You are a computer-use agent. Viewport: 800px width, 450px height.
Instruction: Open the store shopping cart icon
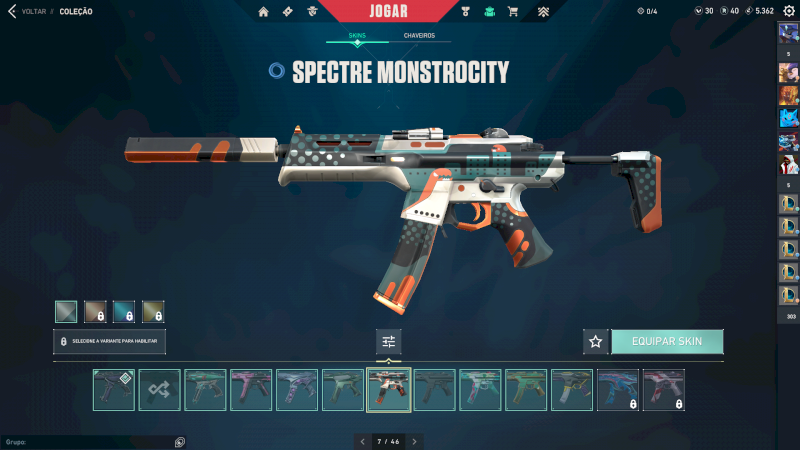point(513,12)
